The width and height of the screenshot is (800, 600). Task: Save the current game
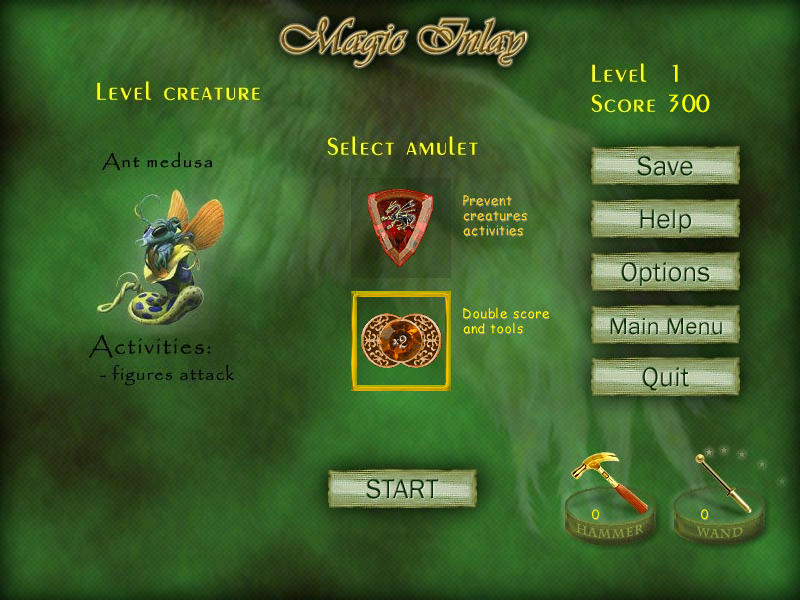click(x=665, y=166)
